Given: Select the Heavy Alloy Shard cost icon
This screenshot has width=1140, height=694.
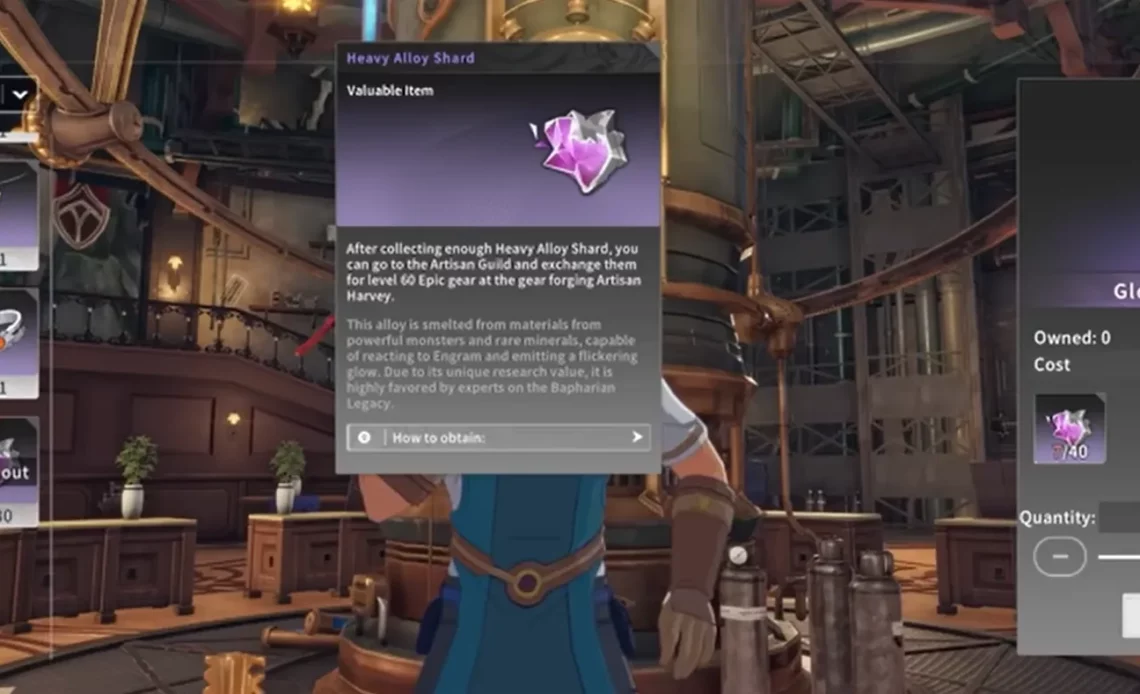Looking at the screenshot, I should coord(1069,428).
